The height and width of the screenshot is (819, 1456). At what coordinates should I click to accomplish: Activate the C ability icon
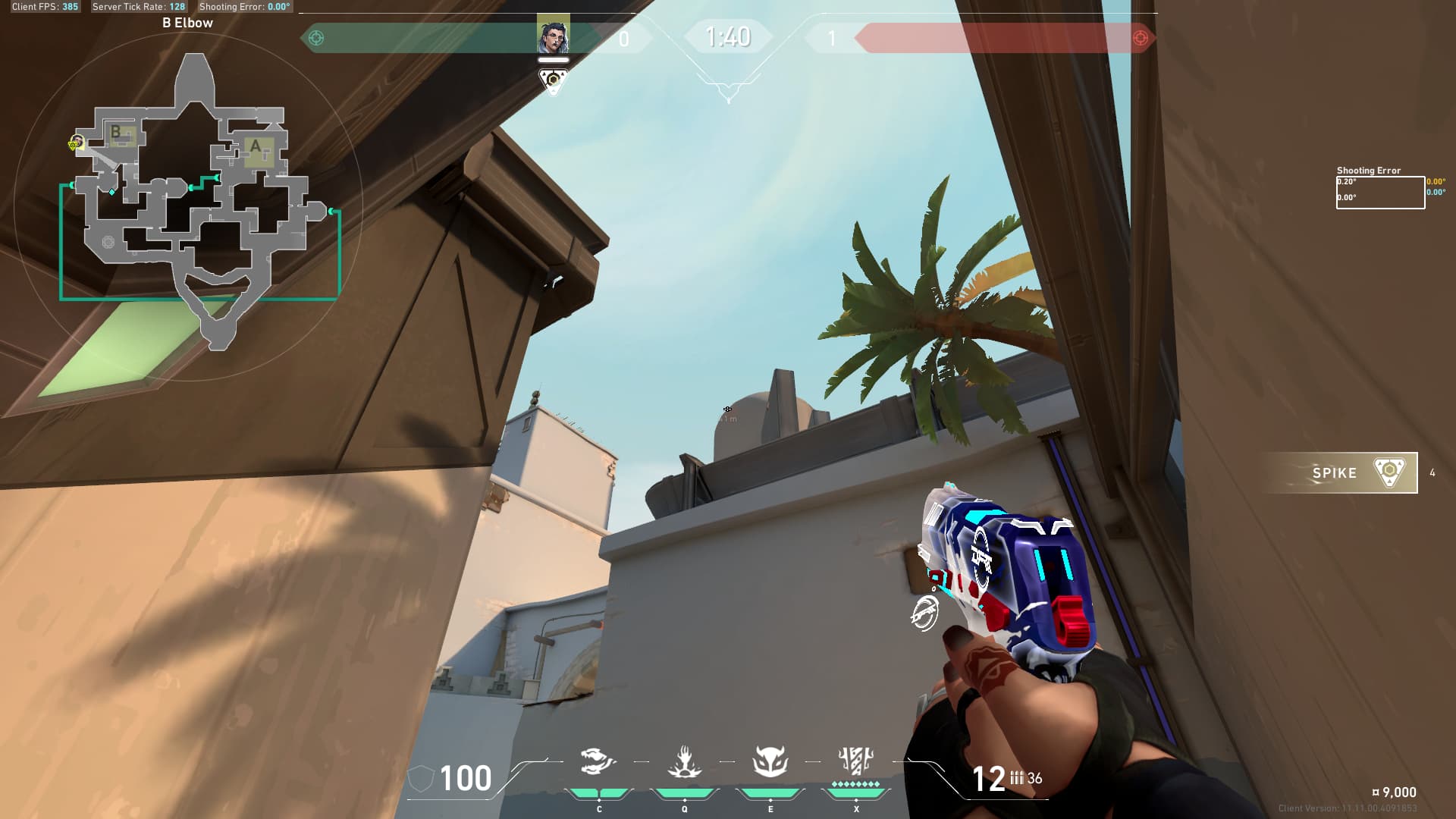pos(598,762)
